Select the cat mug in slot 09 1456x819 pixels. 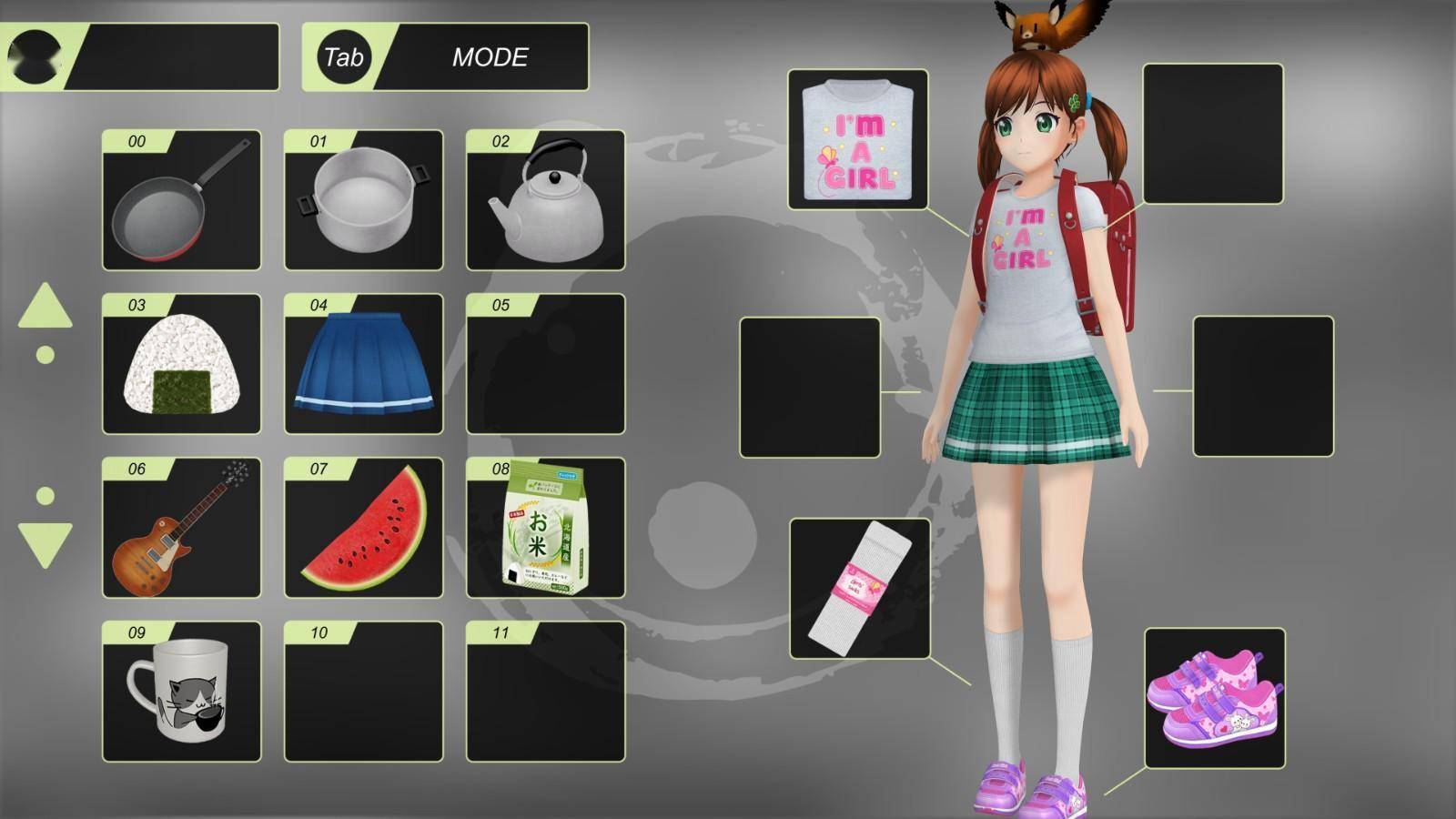coord(182,693)
